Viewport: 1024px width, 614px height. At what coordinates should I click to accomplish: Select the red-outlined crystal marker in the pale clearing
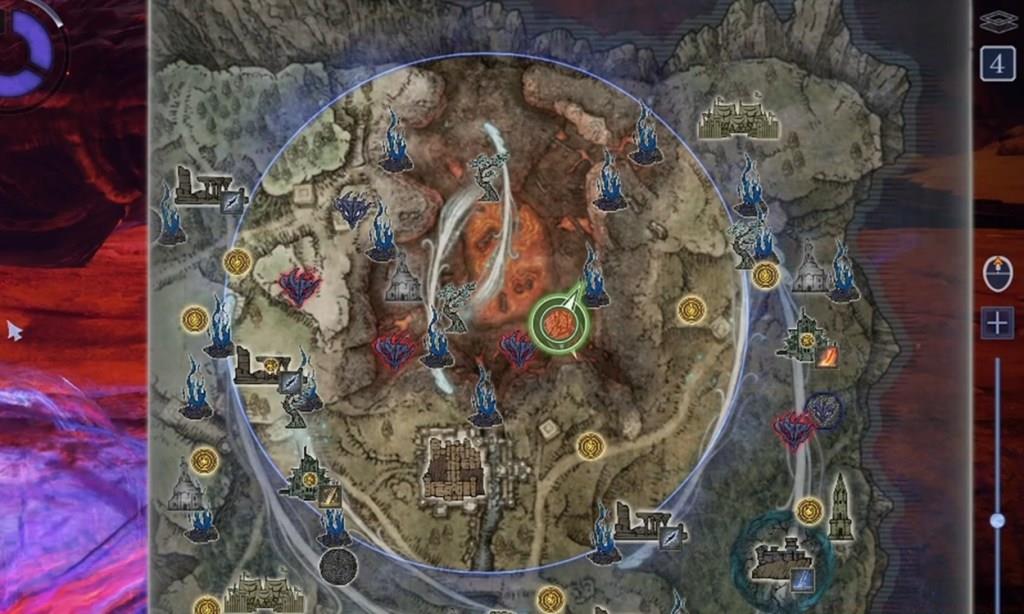click(297, 287)
